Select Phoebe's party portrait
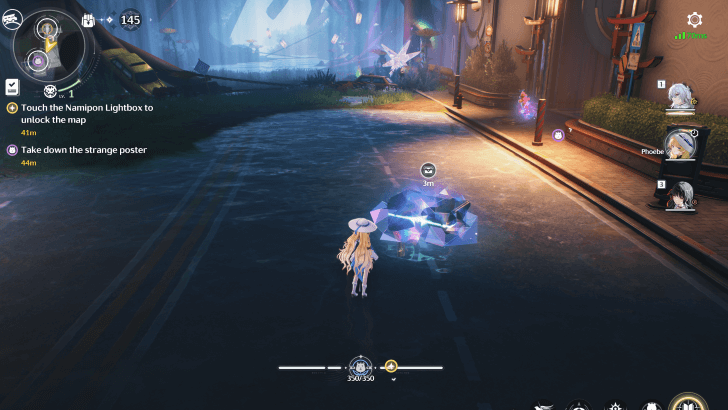The height and width of the screenshot is (410, 728). 681,145
